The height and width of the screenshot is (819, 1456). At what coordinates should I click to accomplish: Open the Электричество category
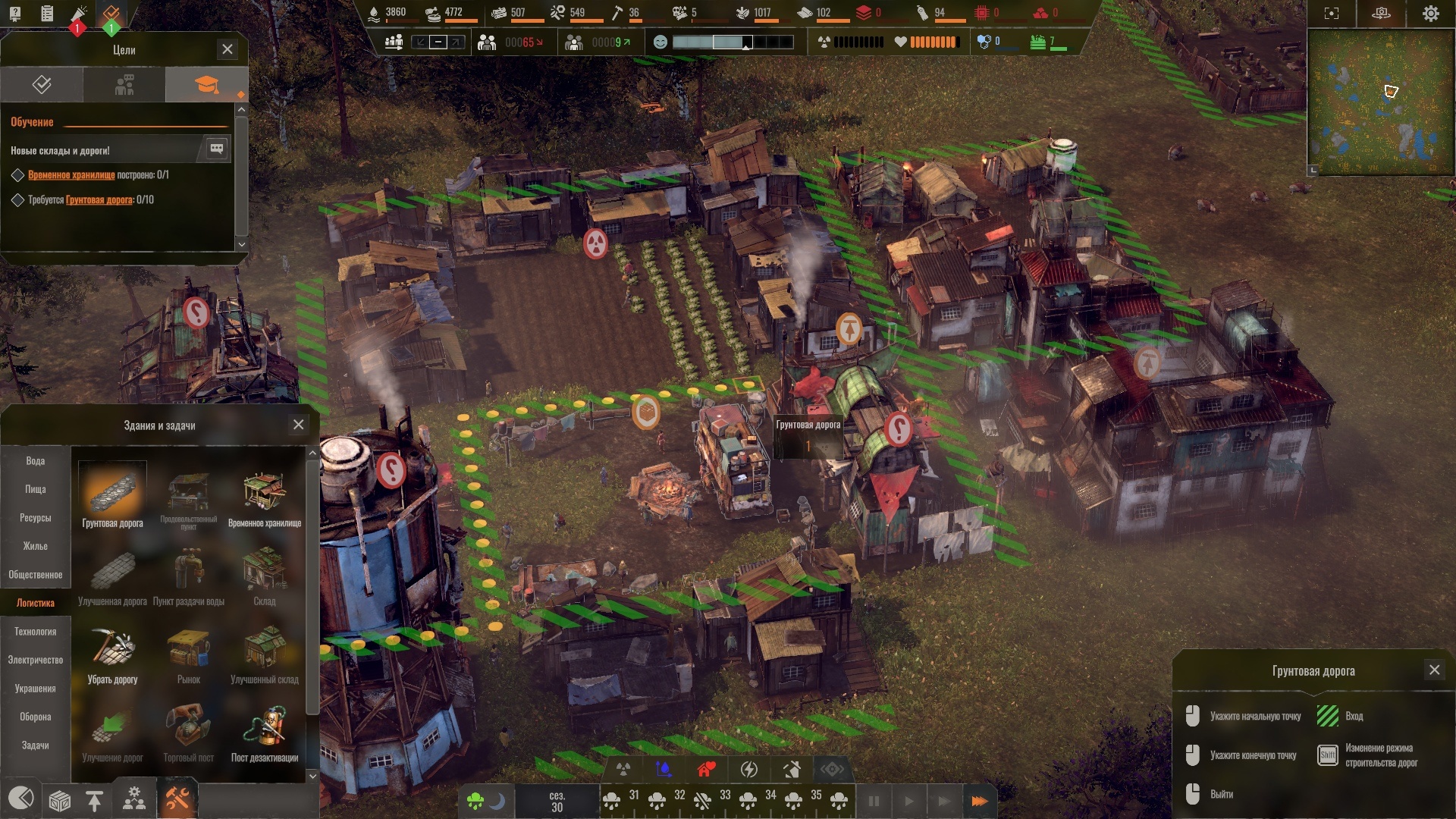tap(36, 660)
